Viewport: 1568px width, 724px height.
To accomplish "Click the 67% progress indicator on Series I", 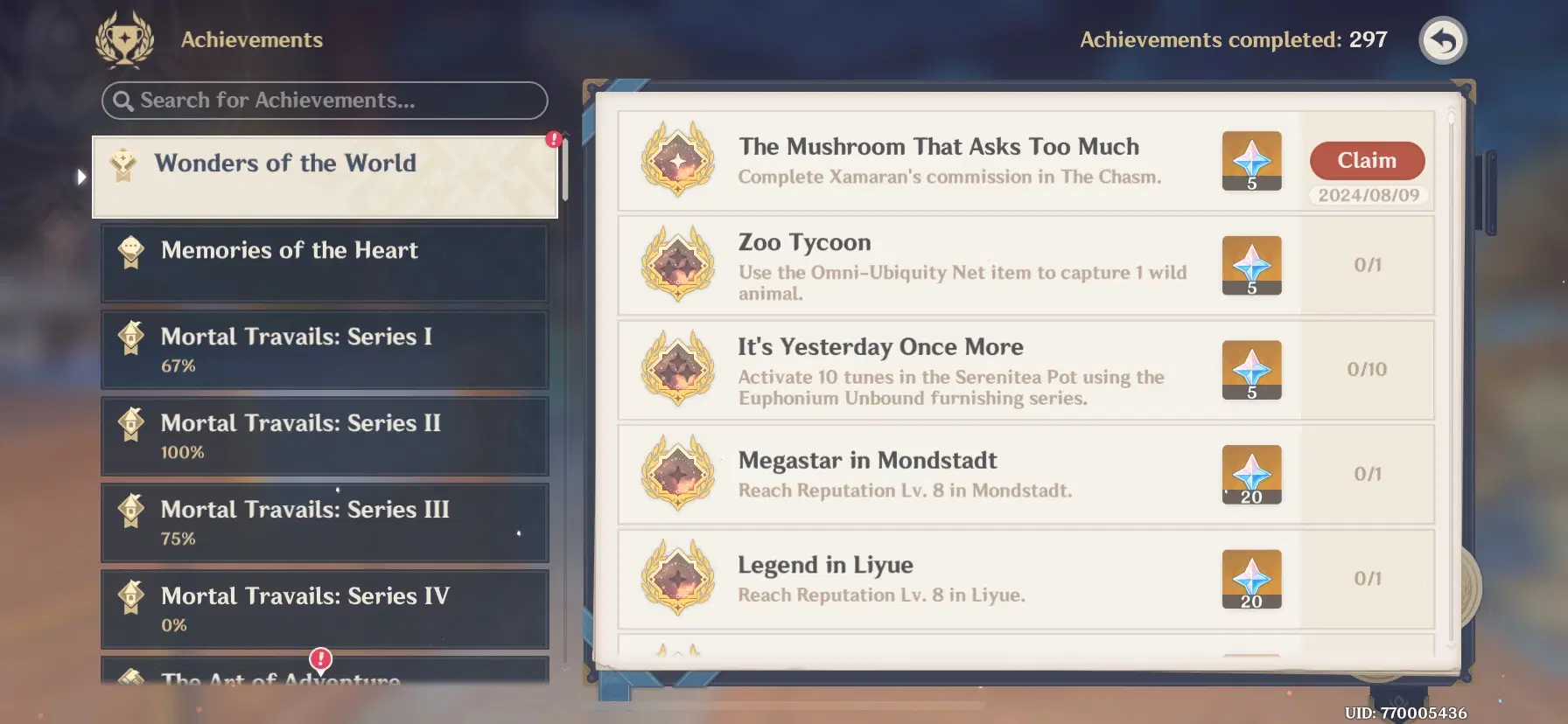I will [x=178, y=365].
